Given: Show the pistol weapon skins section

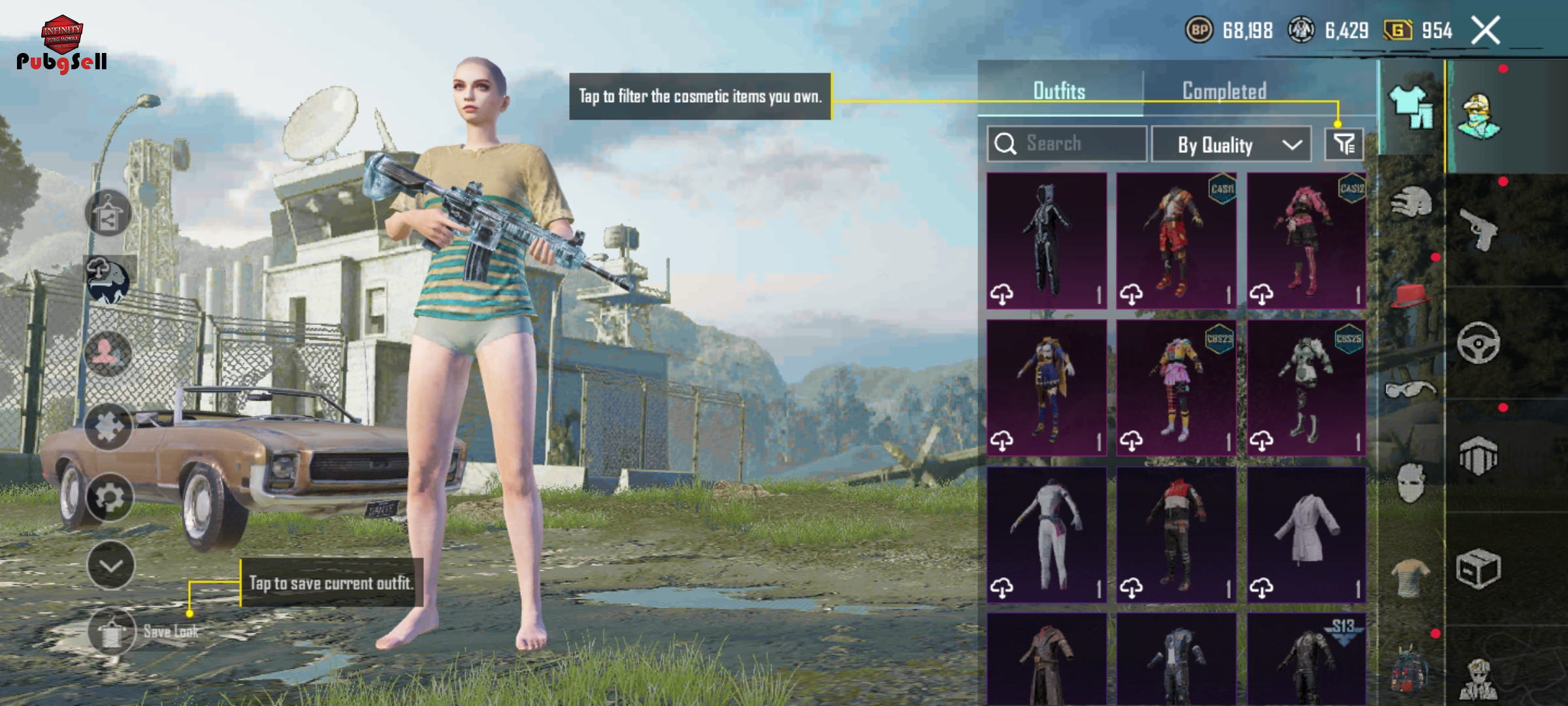Looking at the screenshot, I should (1480, 230).
